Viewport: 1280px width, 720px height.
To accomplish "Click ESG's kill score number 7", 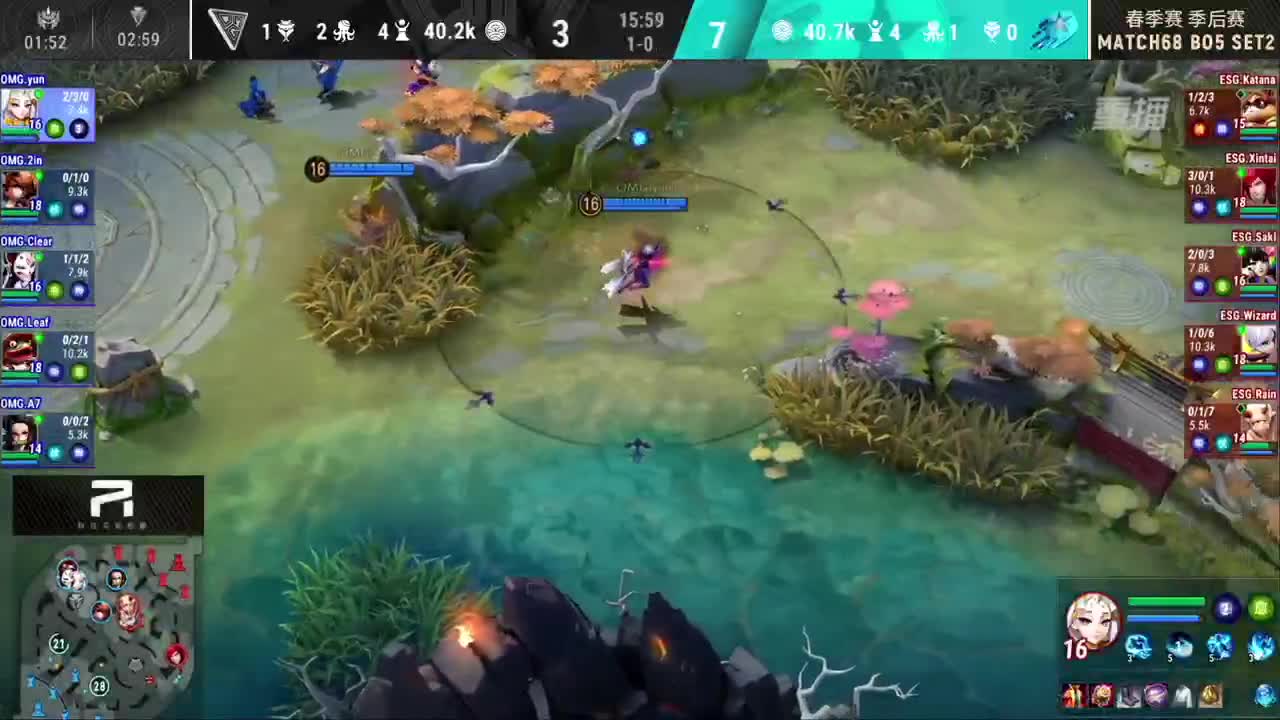I will pyautogui.click(x=716, y=31).
